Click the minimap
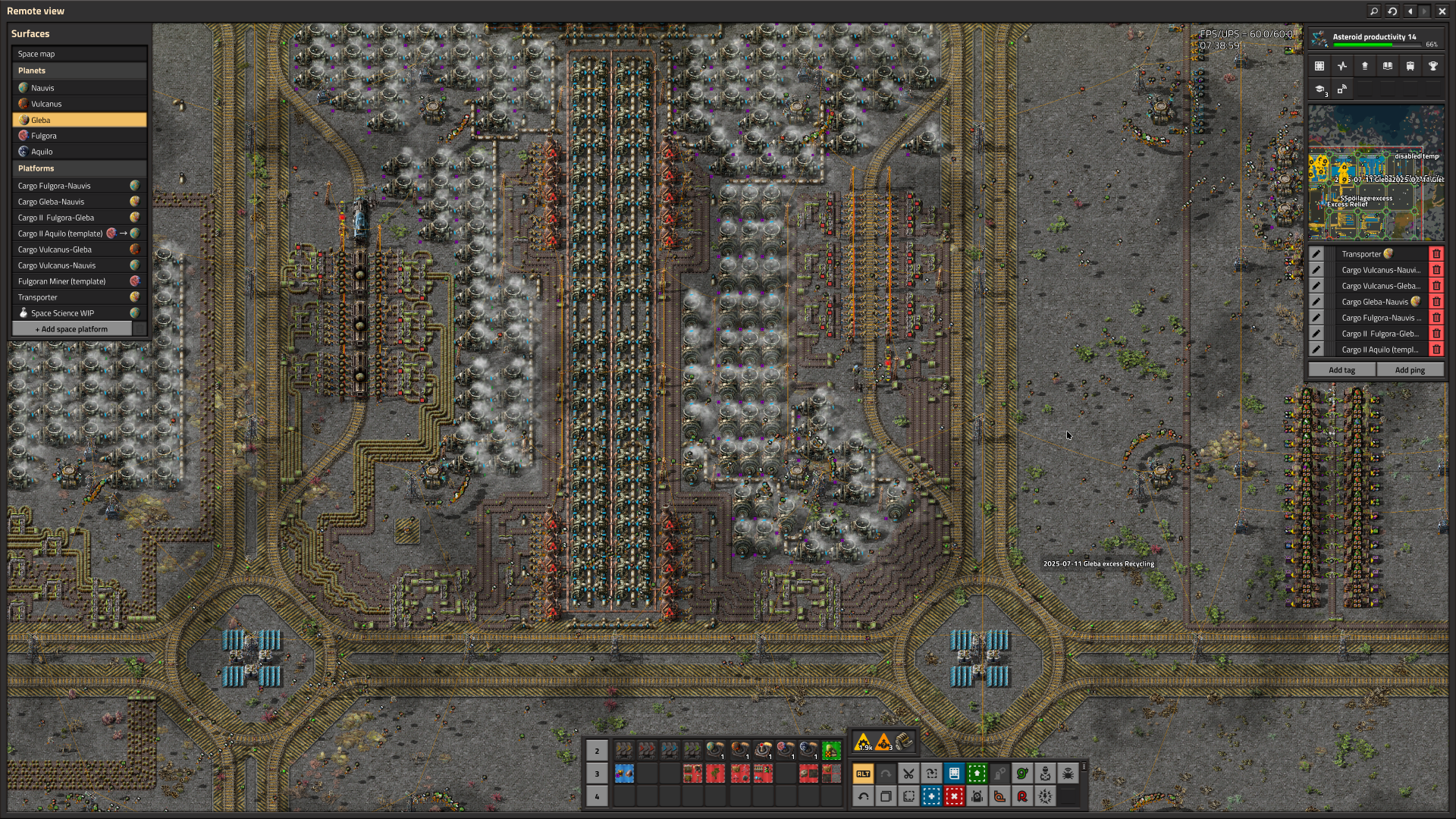 [x=1376, y=174]
